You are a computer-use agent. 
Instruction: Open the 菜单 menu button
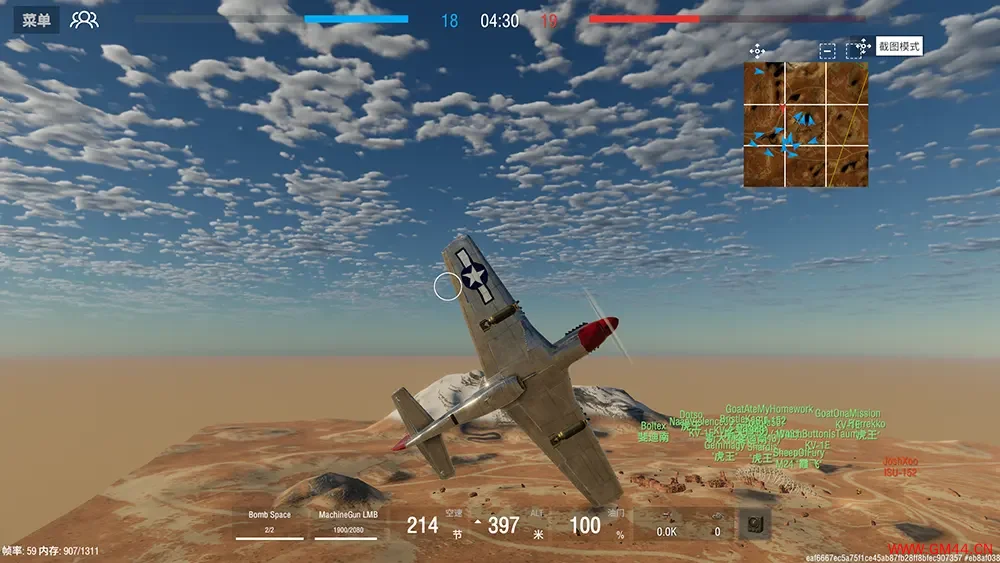(37, 20)
